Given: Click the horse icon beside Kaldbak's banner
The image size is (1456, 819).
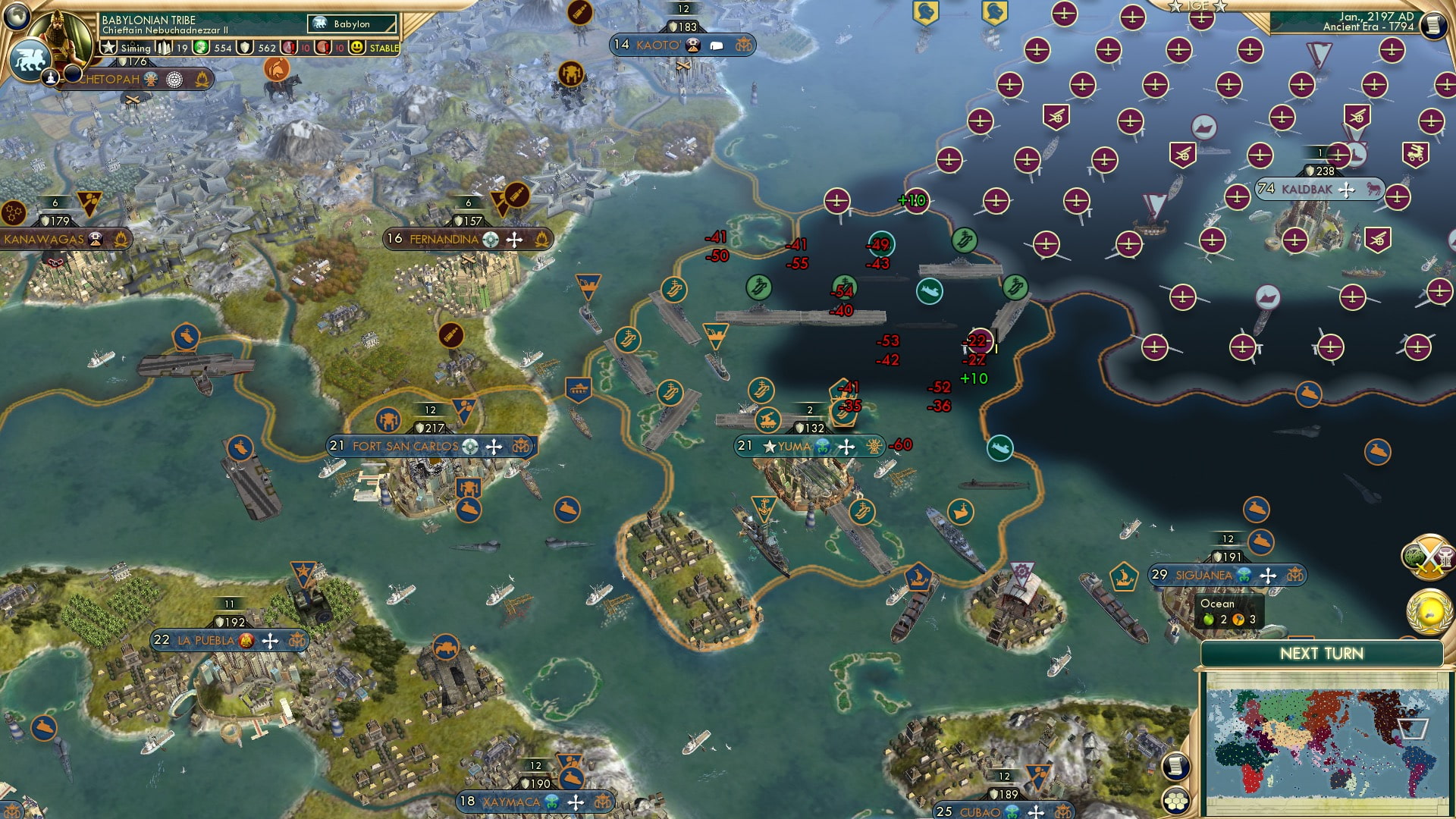Looking at the screenshot, I should [x=1374, y=189].
